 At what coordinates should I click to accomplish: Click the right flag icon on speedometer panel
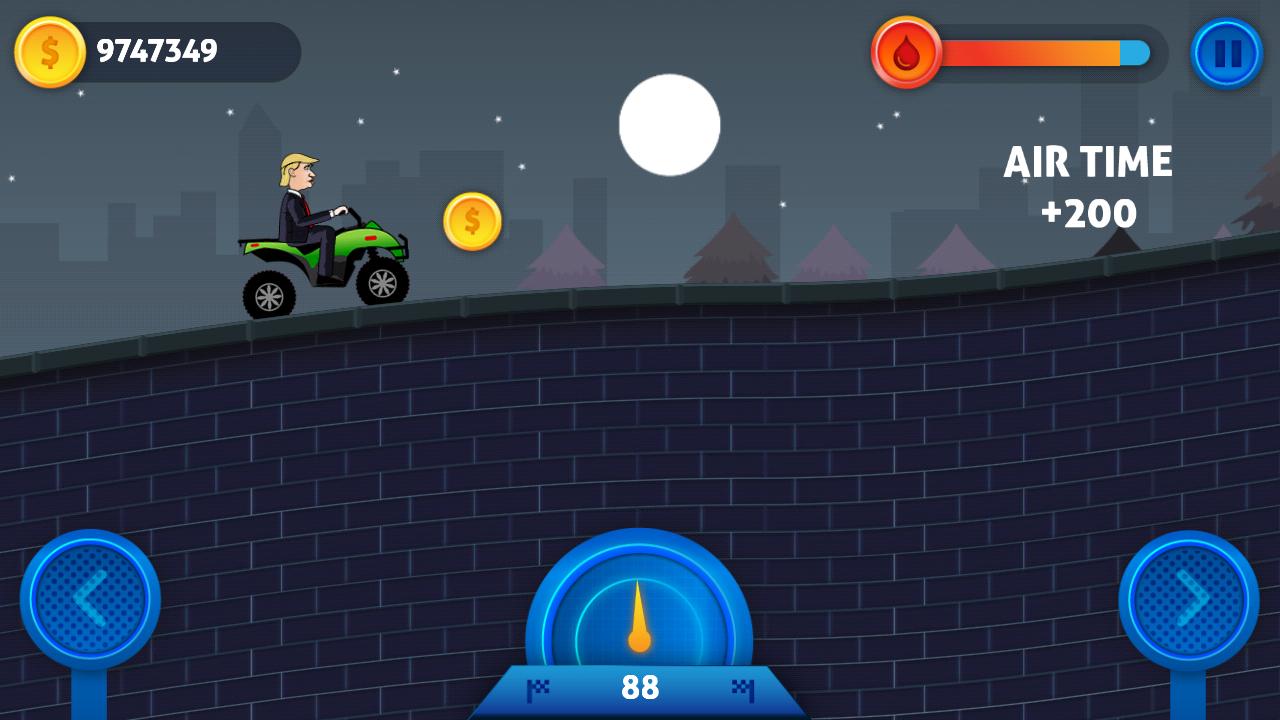point(740,688)
